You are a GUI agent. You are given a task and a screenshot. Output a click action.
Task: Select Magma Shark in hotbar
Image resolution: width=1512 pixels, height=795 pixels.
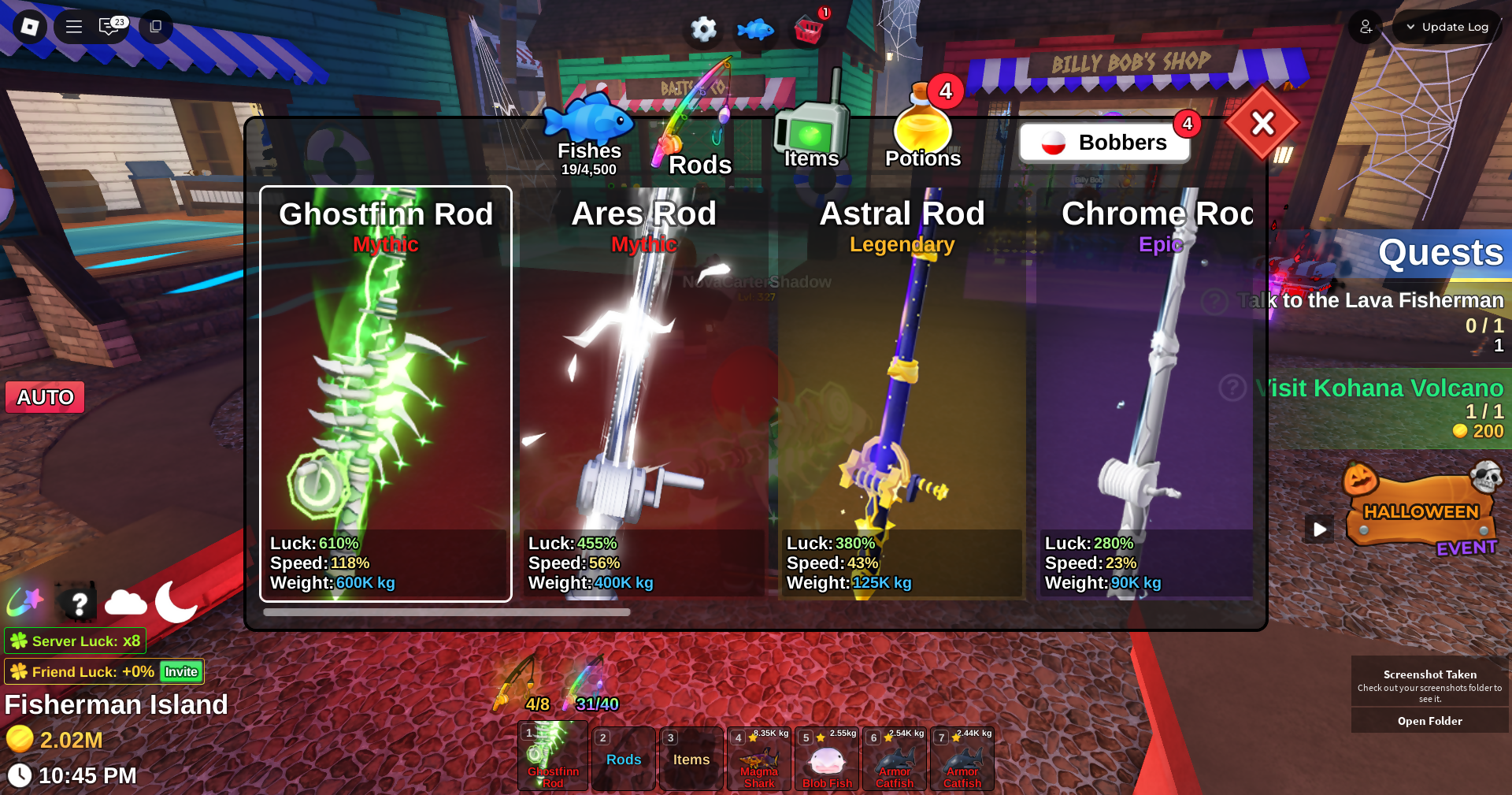759,760
